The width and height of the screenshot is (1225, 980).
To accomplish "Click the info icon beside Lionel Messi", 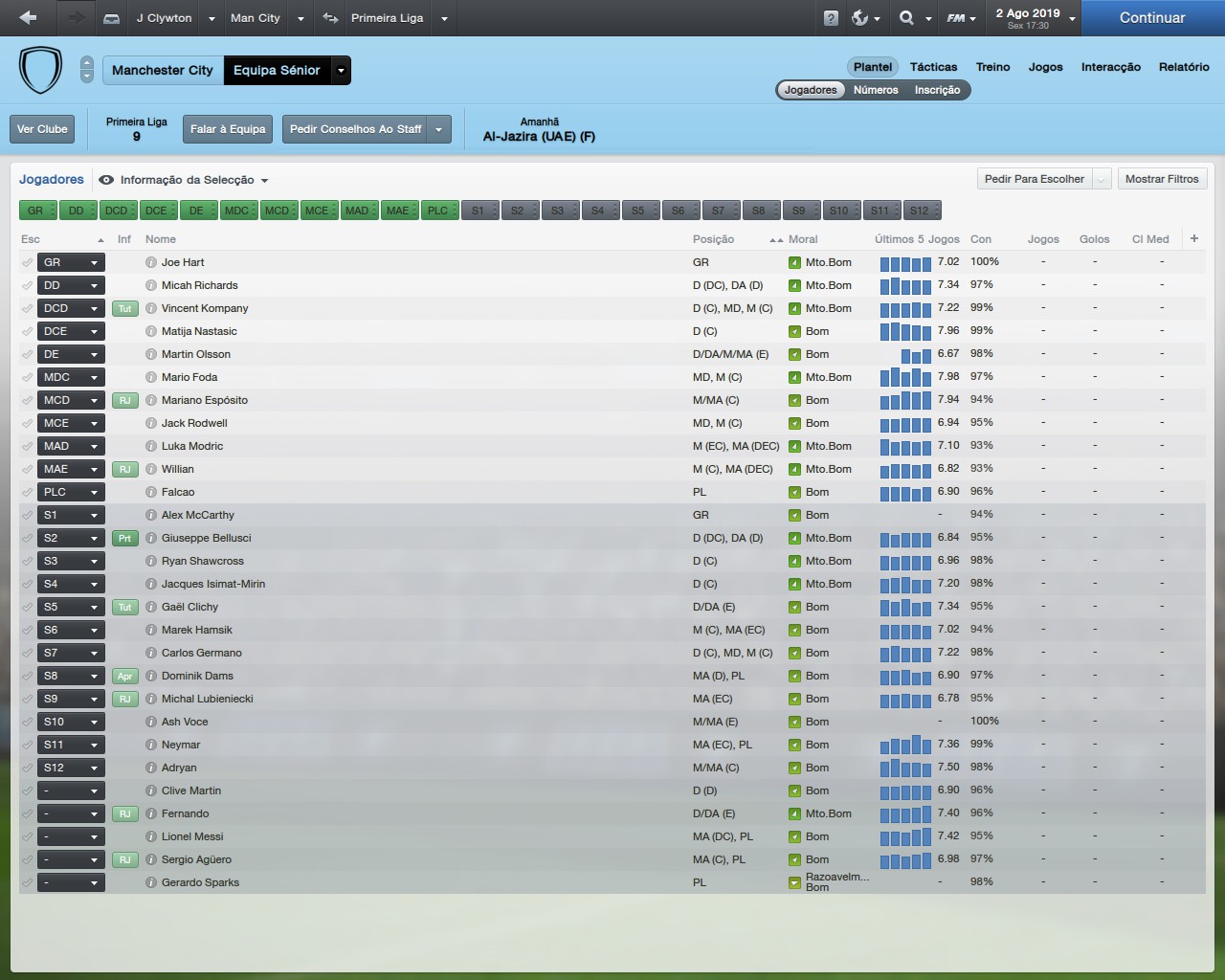I will 151,836.
